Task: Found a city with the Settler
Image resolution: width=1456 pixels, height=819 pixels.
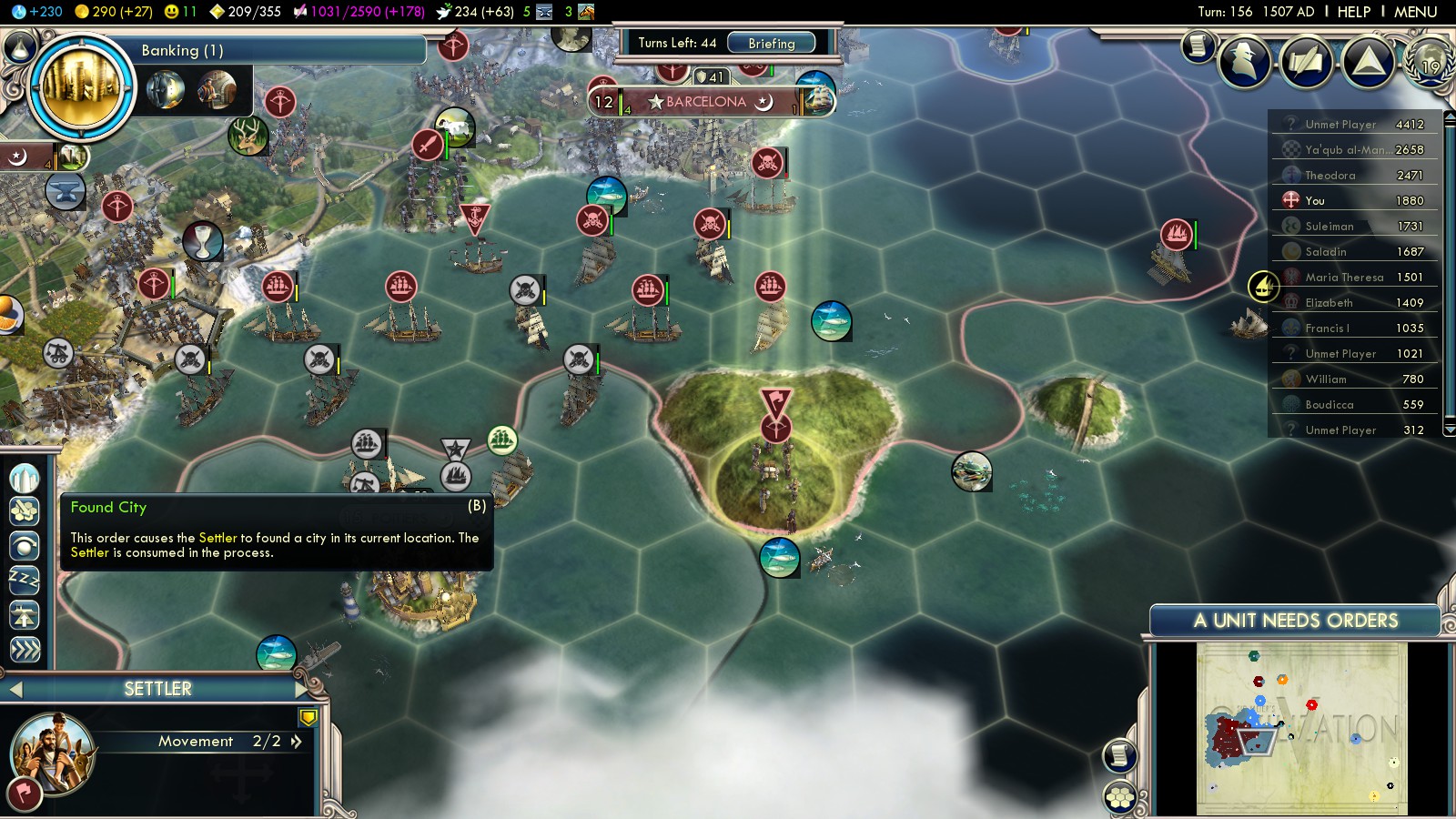Action: [25, 478]
